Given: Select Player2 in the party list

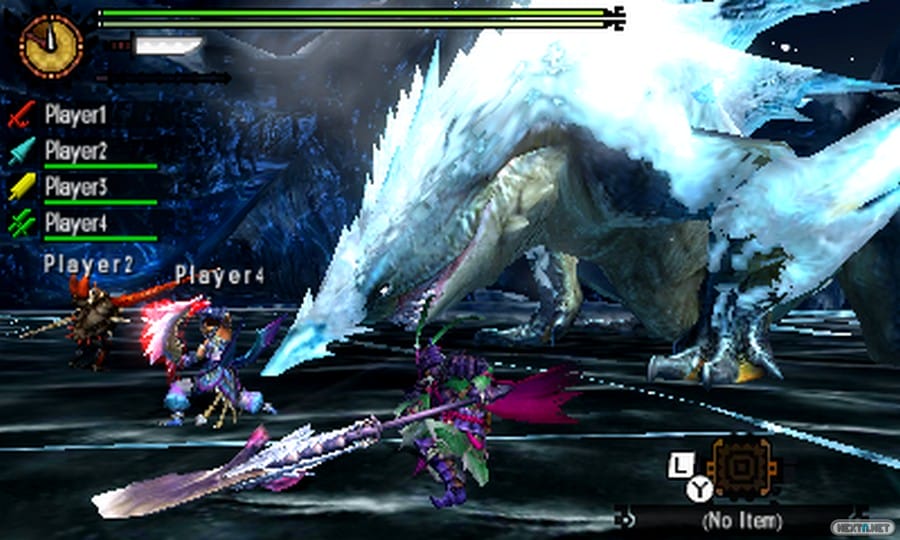Looking at the screenshot, I should click(75, 151).
